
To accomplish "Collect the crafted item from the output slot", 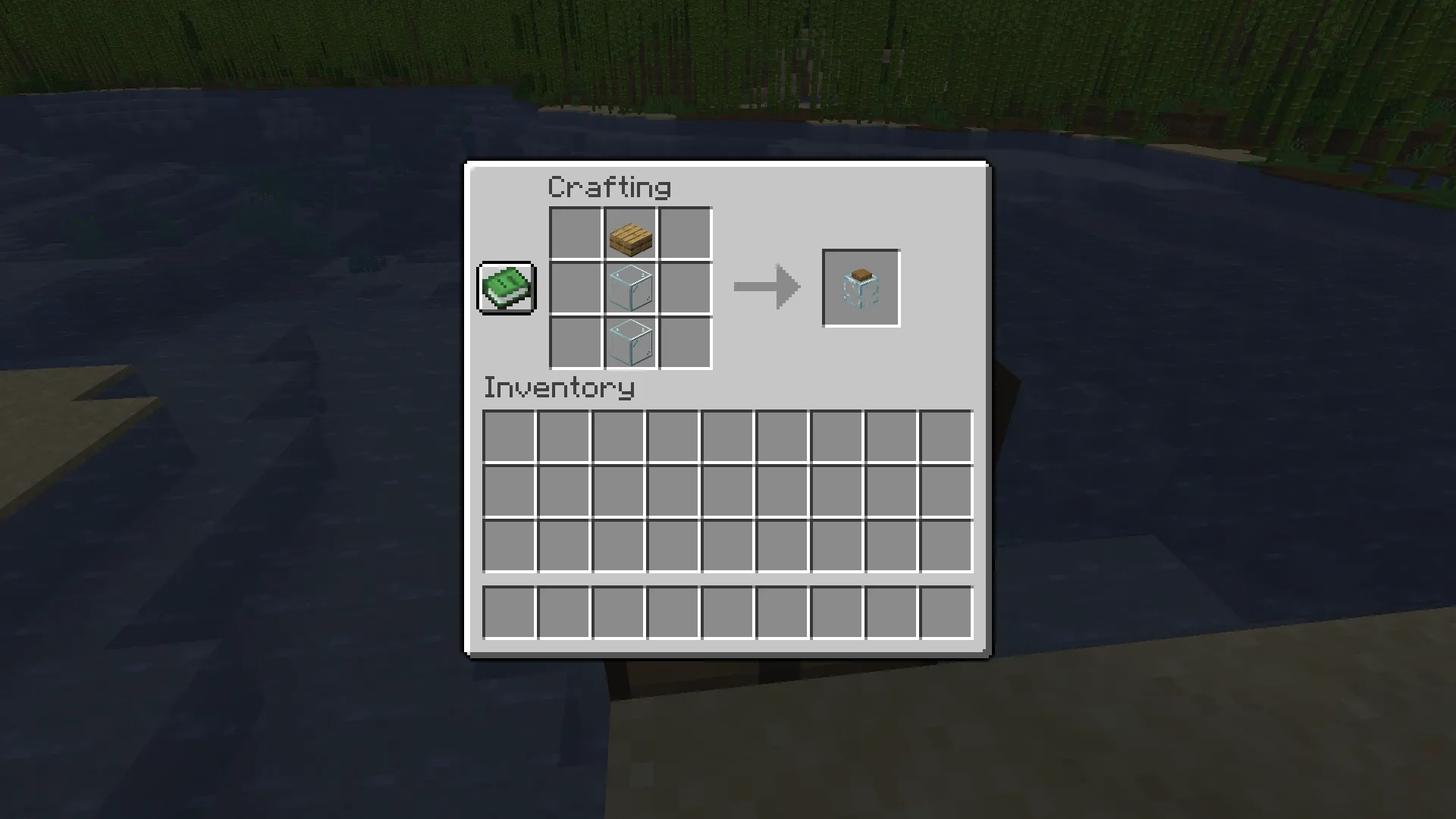I will (861, 287).
